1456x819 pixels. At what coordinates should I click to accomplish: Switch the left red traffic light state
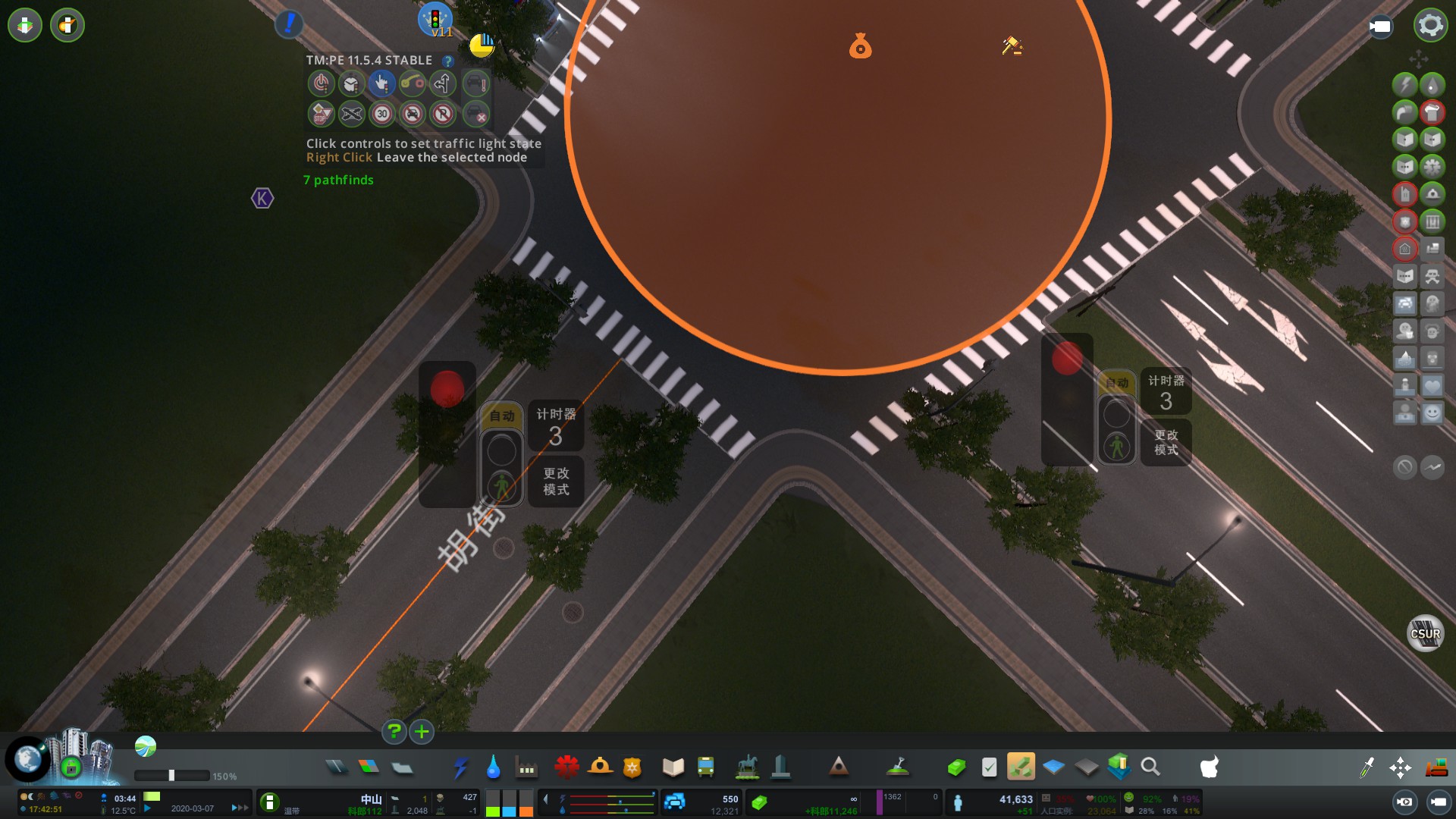pyautogui.click(x=447, y=389)
